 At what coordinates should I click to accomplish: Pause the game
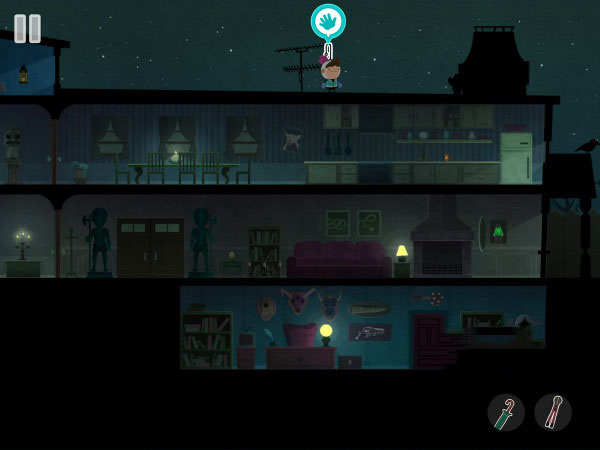28,28
